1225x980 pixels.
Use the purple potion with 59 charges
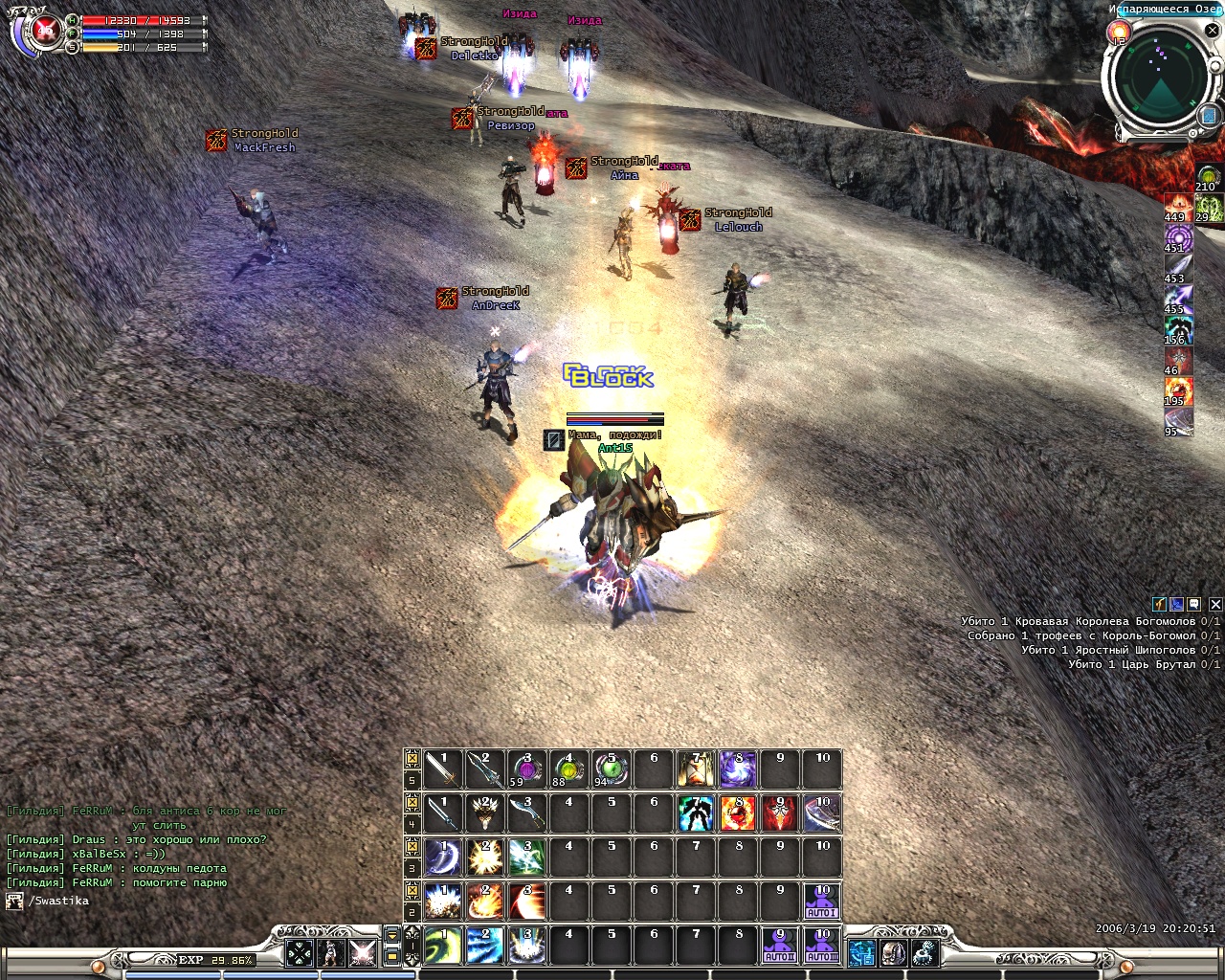[x=526, y=769]
